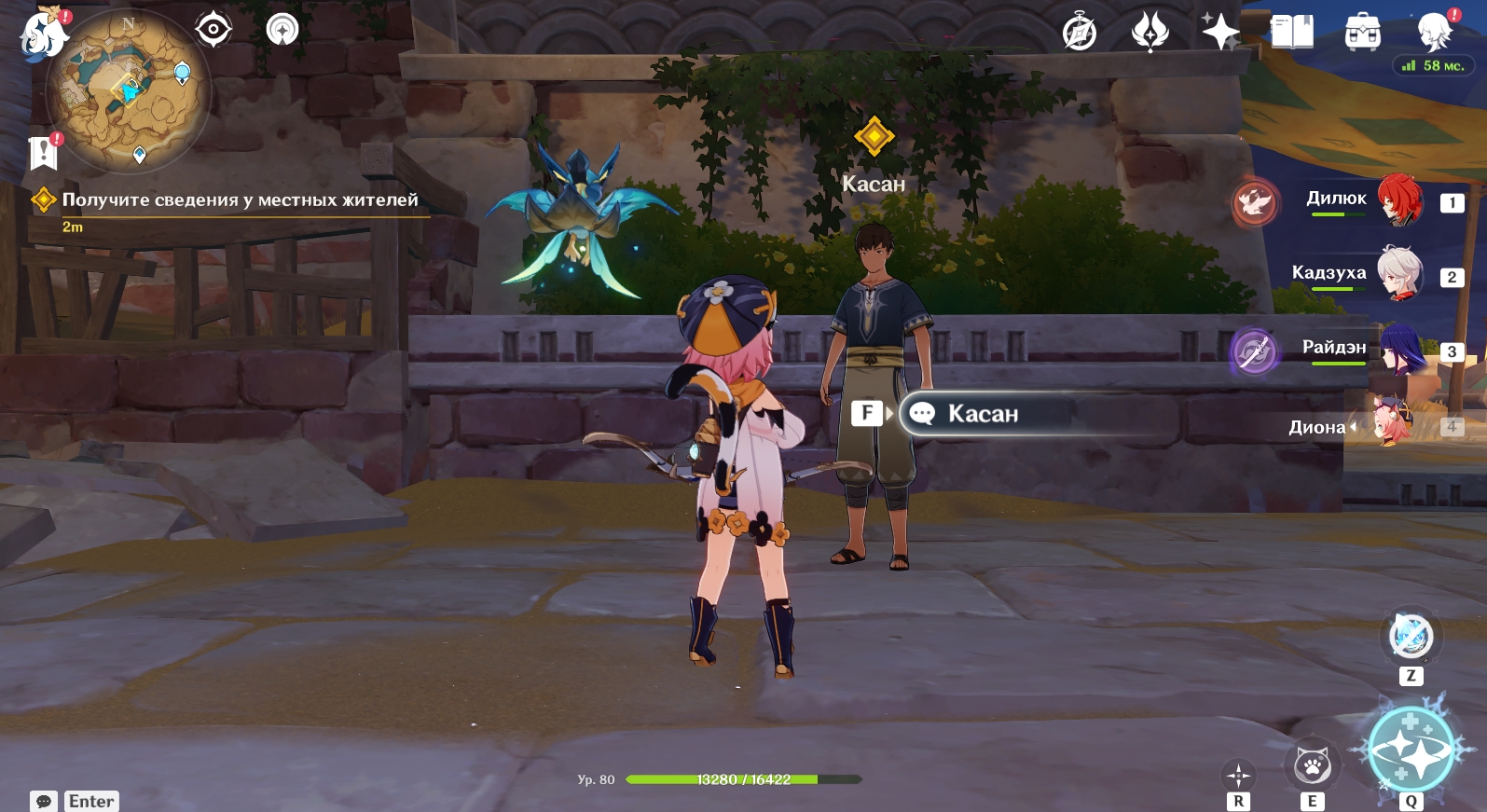Screen dimensions: 1487x812
Task: Open the compass adventure icon
Action: [x=1080, y=33]
